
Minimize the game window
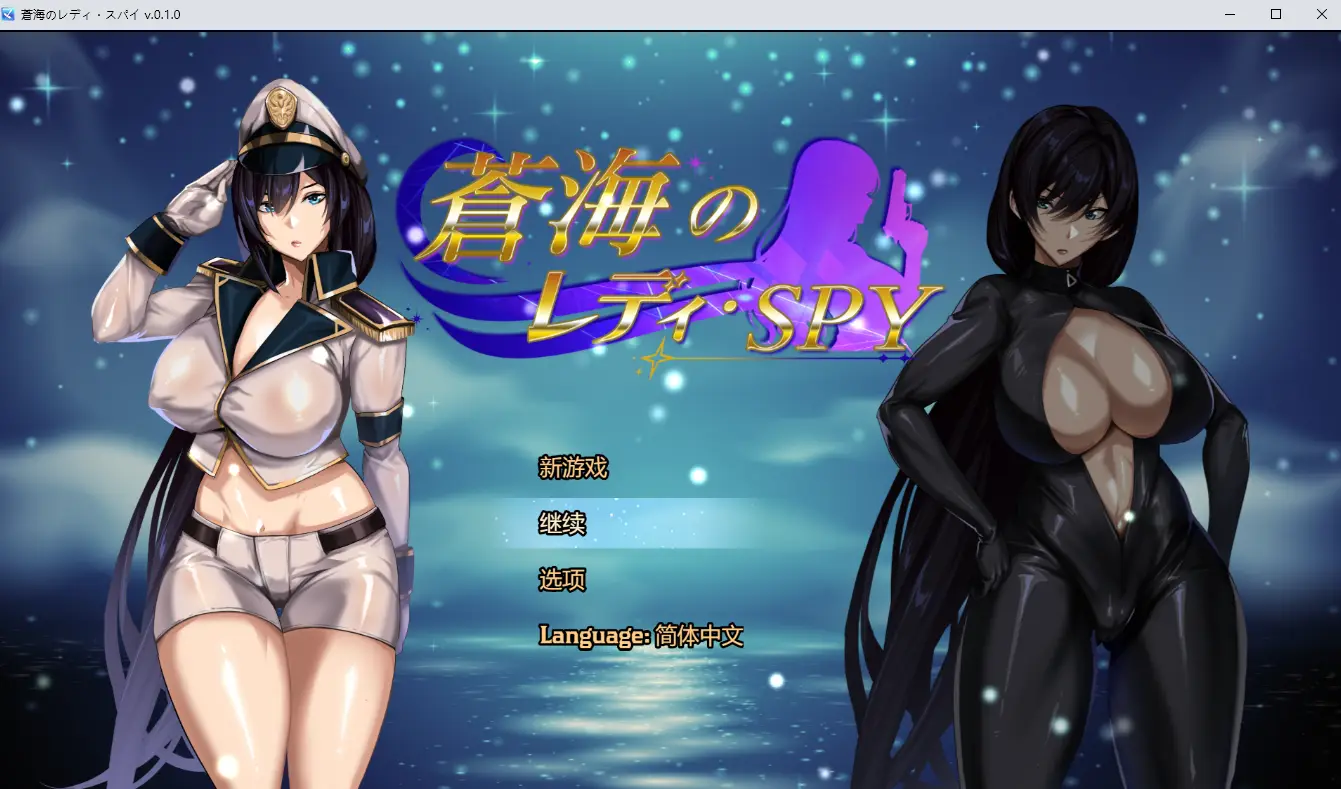point(1229,14)
